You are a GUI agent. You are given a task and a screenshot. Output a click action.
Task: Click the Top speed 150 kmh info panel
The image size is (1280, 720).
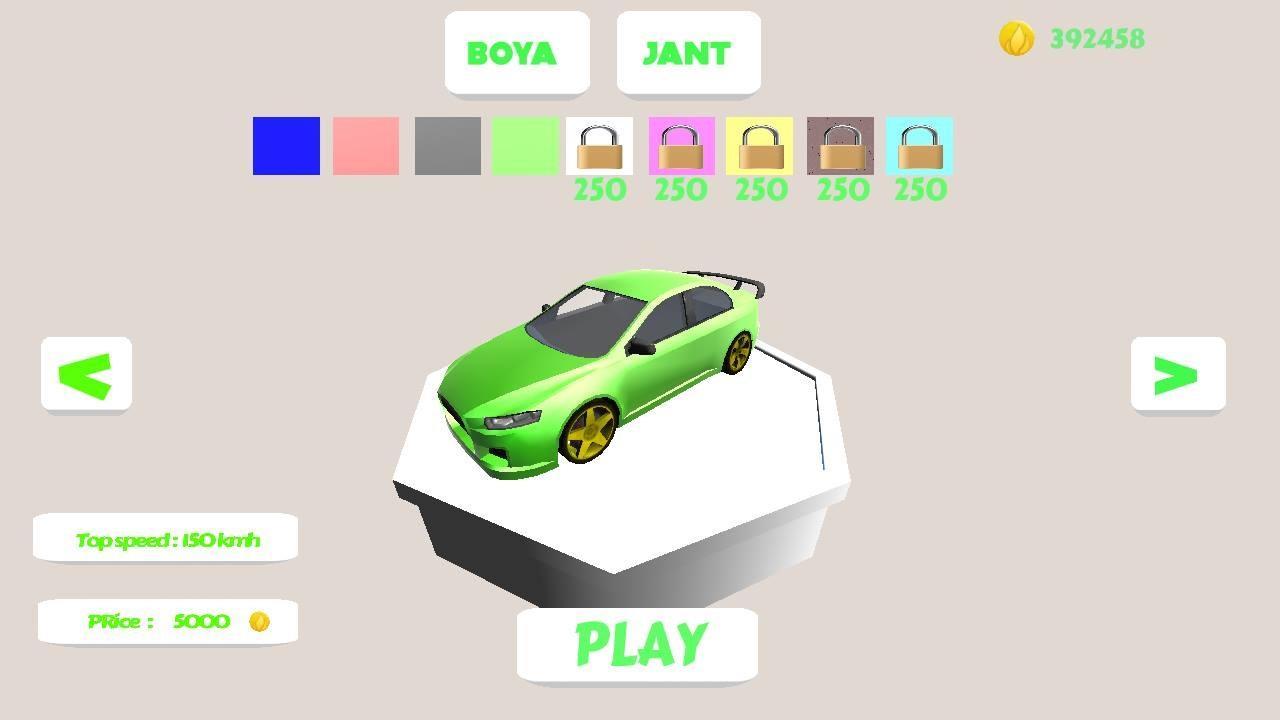click(167, 537)
